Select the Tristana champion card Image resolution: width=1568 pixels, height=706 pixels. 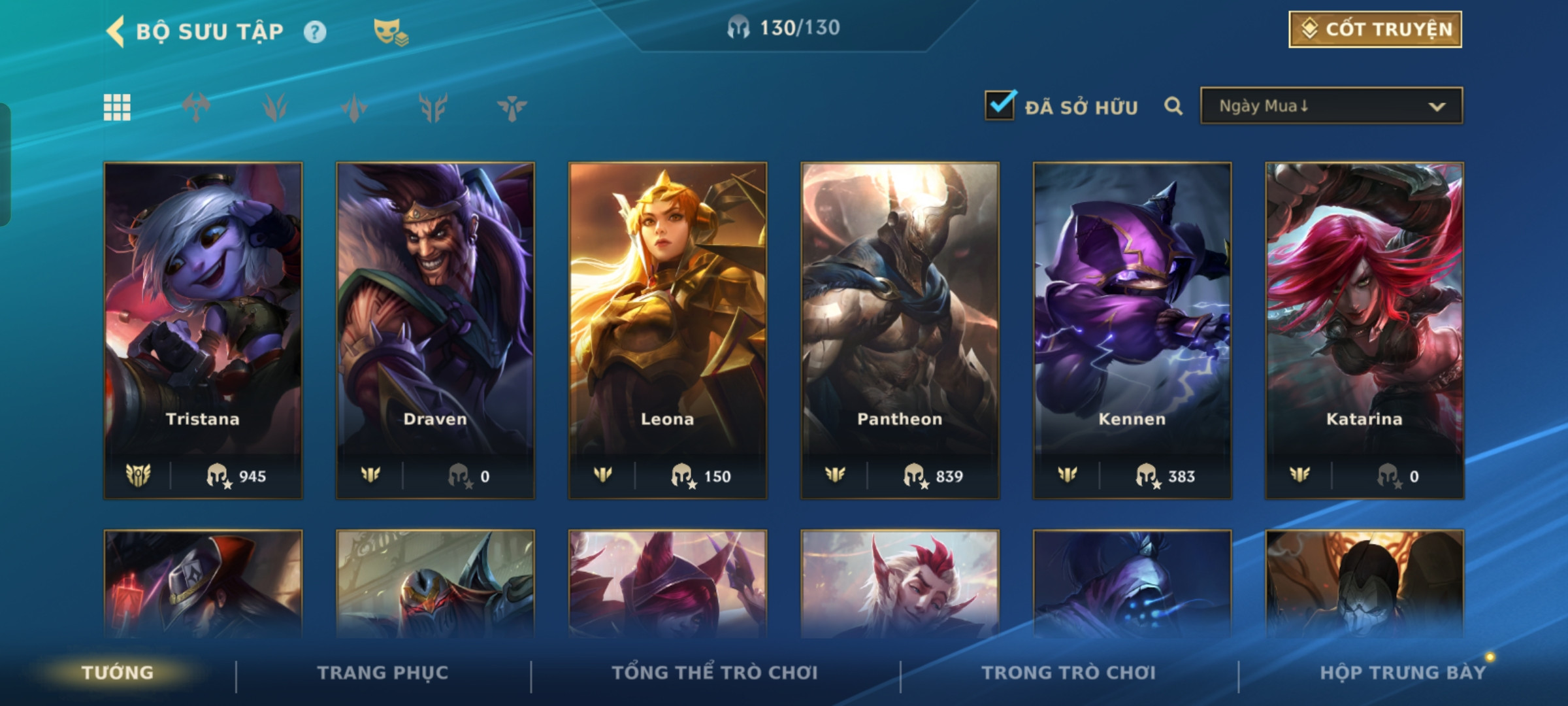pos(203,330)
